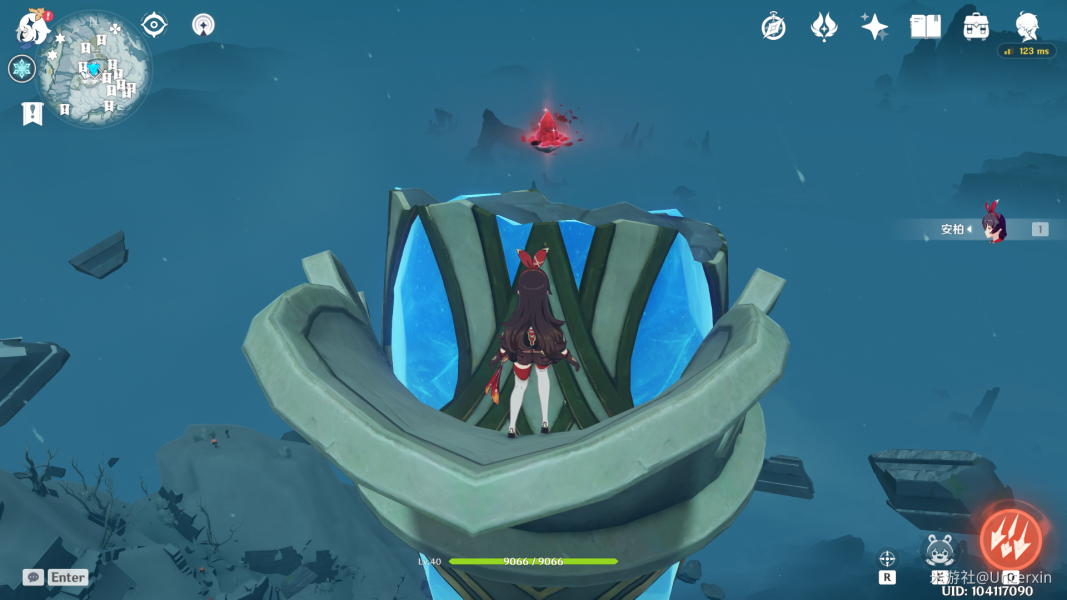
Task: Select party member 安柏
Action: coord(993,229)
